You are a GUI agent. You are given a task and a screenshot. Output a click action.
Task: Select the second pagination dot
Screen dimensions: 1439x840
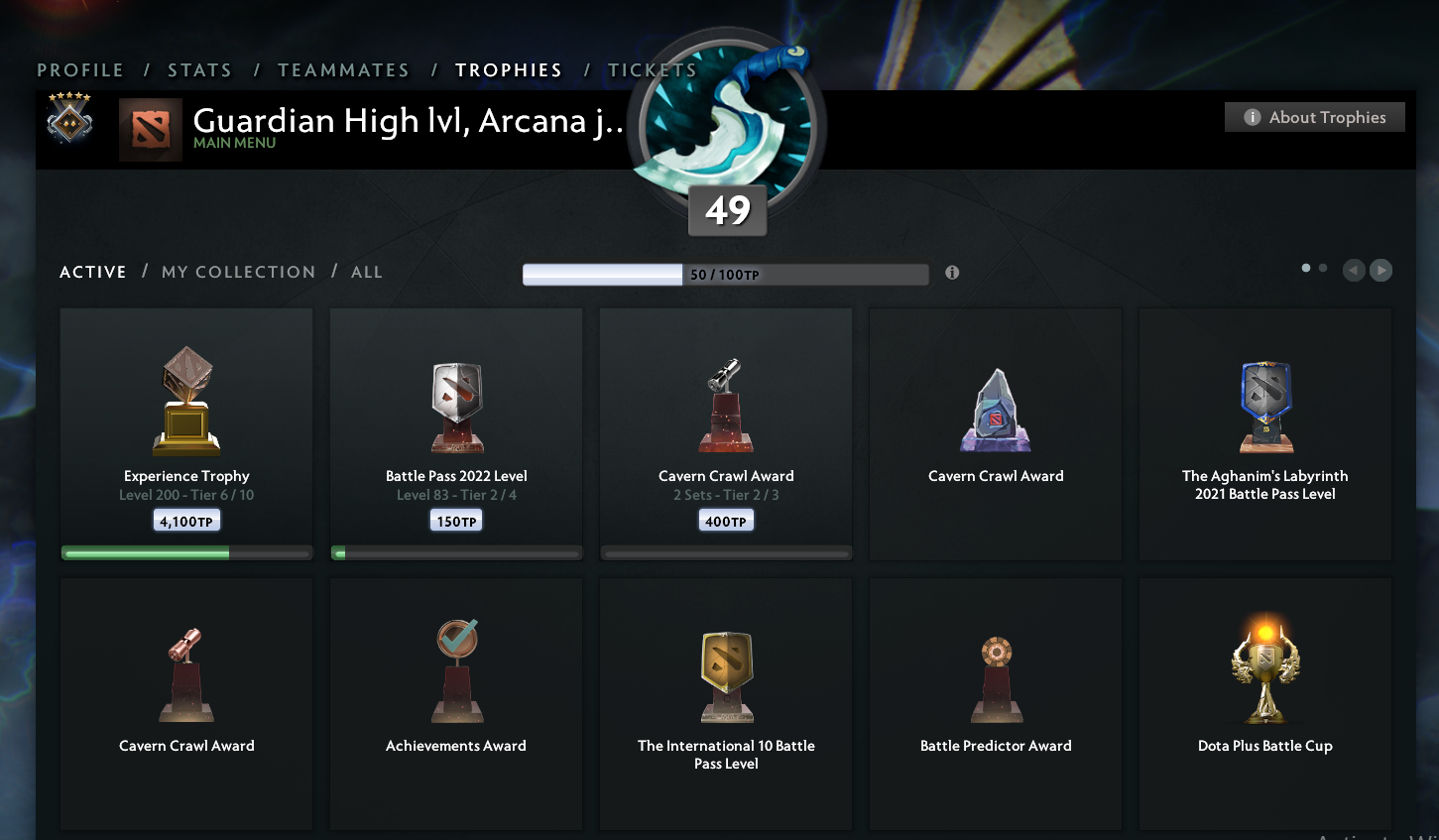pyautogui.click(x=1322, y=267)
